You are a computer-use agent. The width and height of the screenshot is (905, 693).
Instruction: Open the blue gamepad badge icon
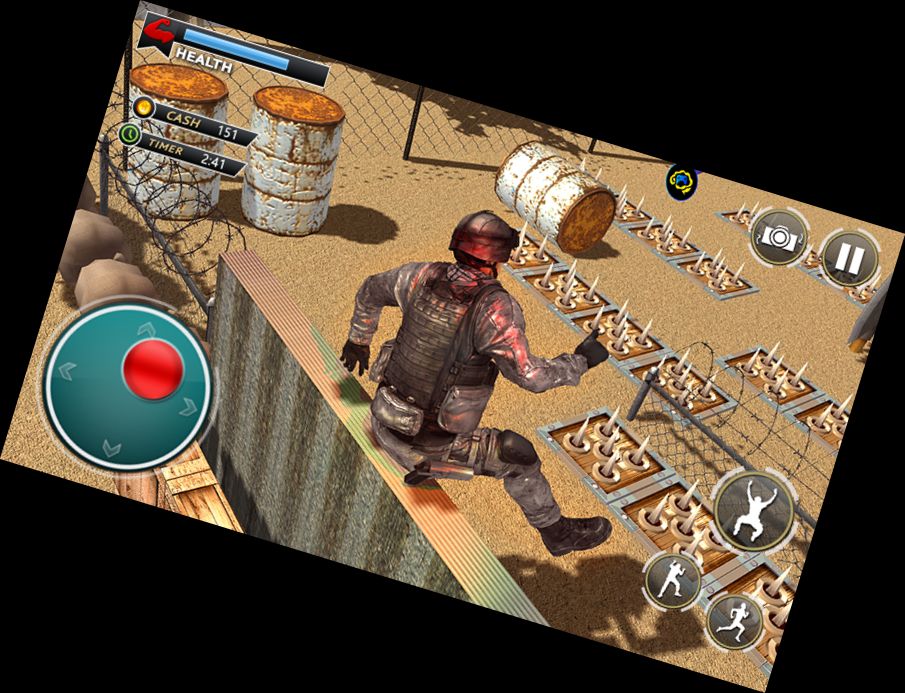click(x=680, y=181)
